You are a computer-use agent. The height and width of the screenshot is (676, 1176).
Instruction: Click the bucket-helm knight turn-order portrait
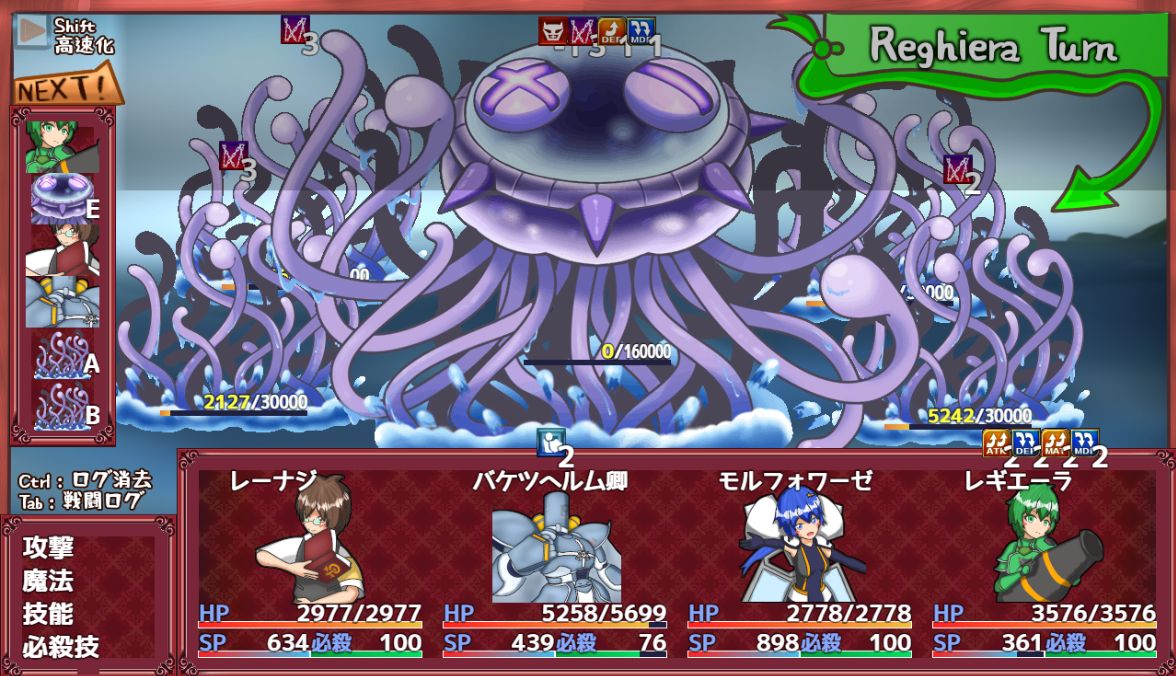(x=62, y=302)
